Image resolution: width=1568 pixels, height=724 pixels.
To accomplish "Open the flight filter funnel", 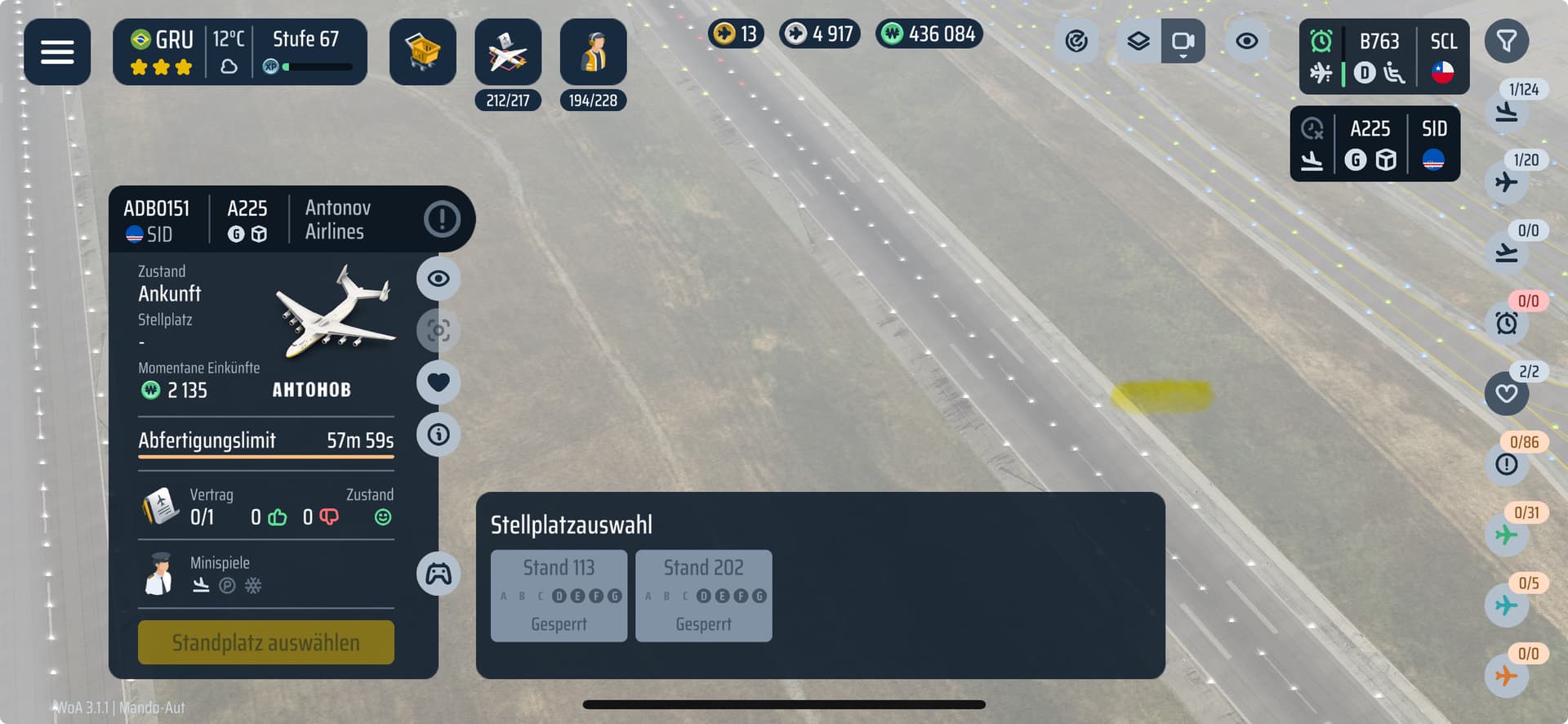I will coord(1506,41).
